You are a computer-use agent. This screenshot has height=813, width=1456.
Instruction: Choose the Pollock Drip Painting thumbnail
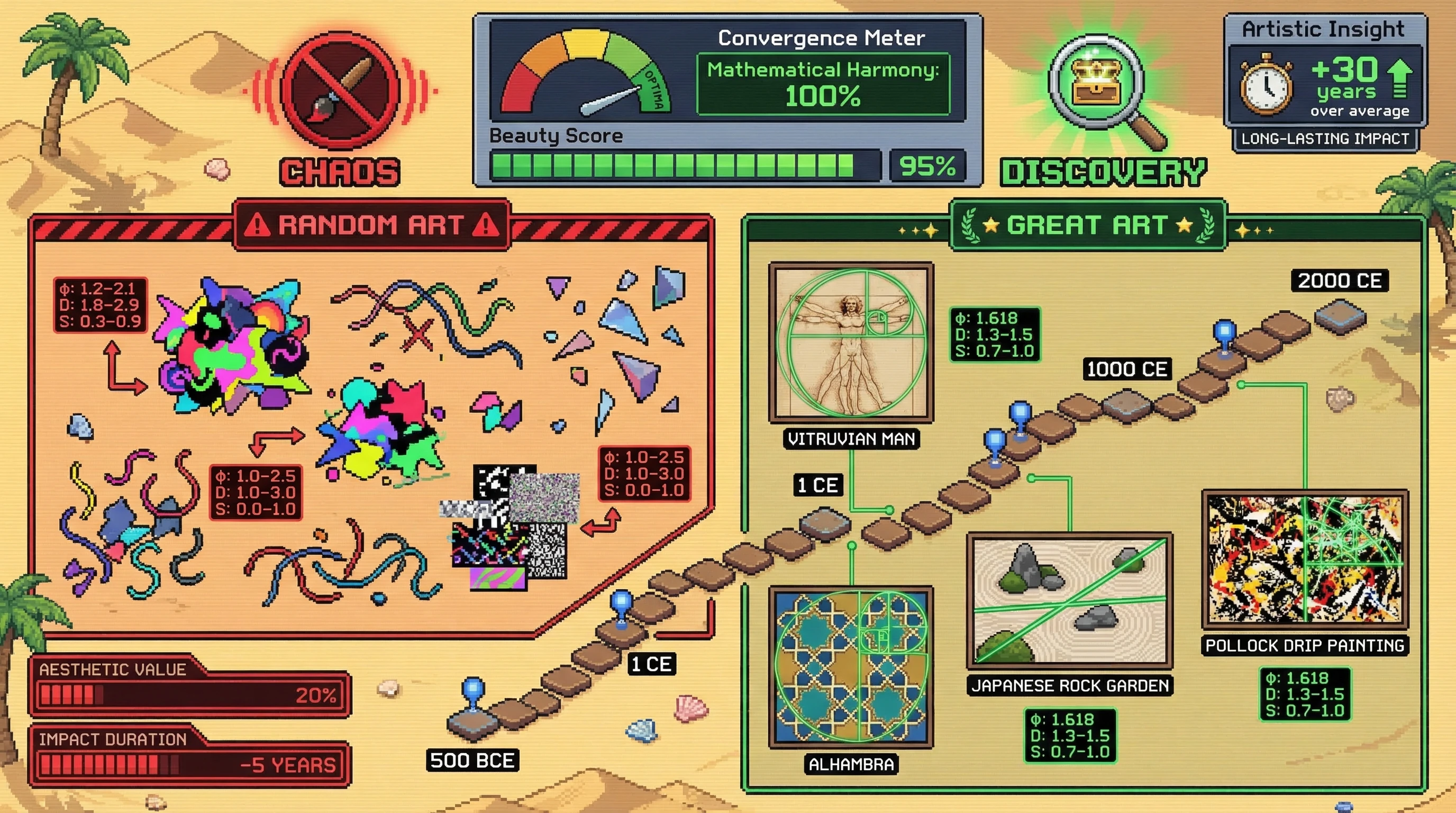1305,558
